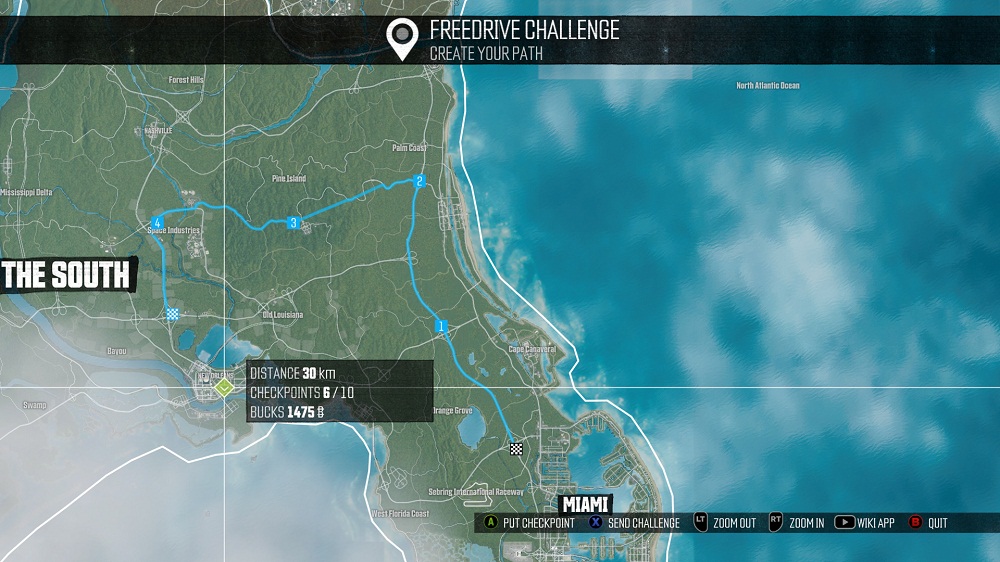Click checkpoint 2 marker near Palm Coast
The height and width of the screenshot is (562, 1000).
420,181
